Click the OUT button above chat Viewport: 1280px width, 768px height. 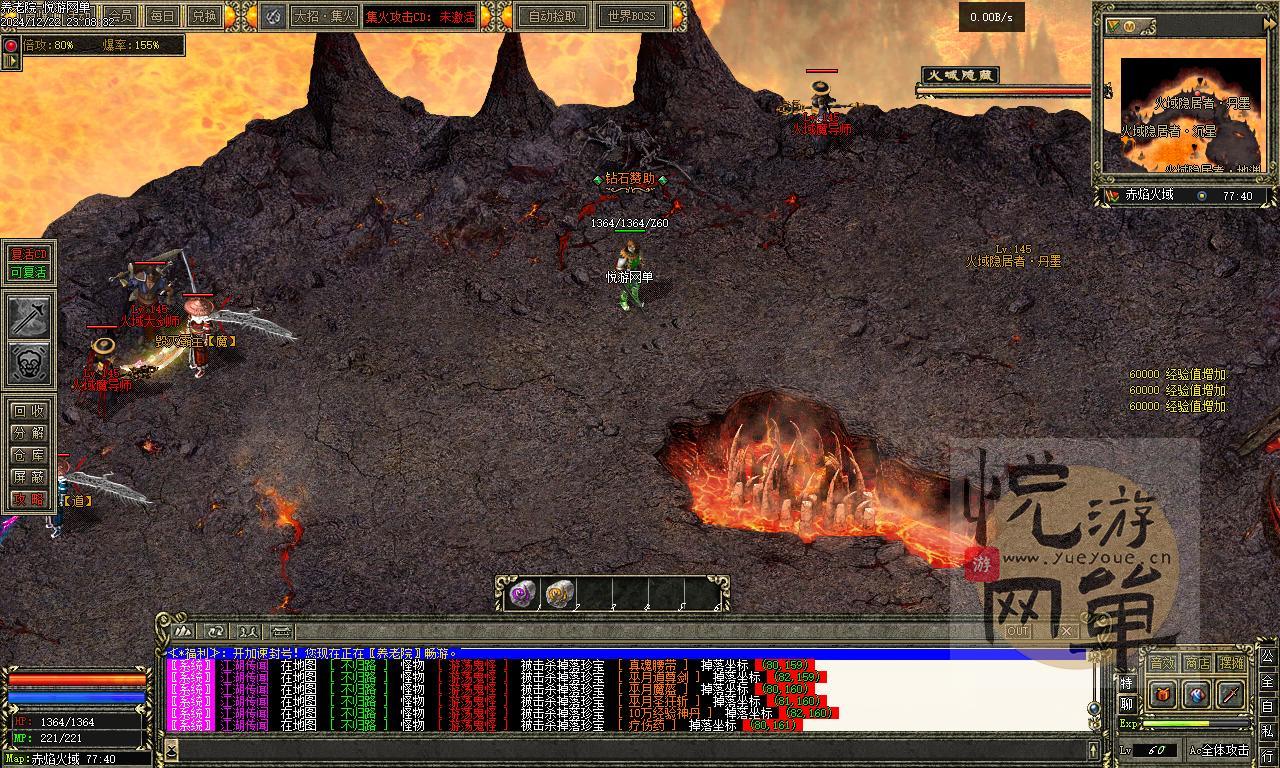(1018, 631)
